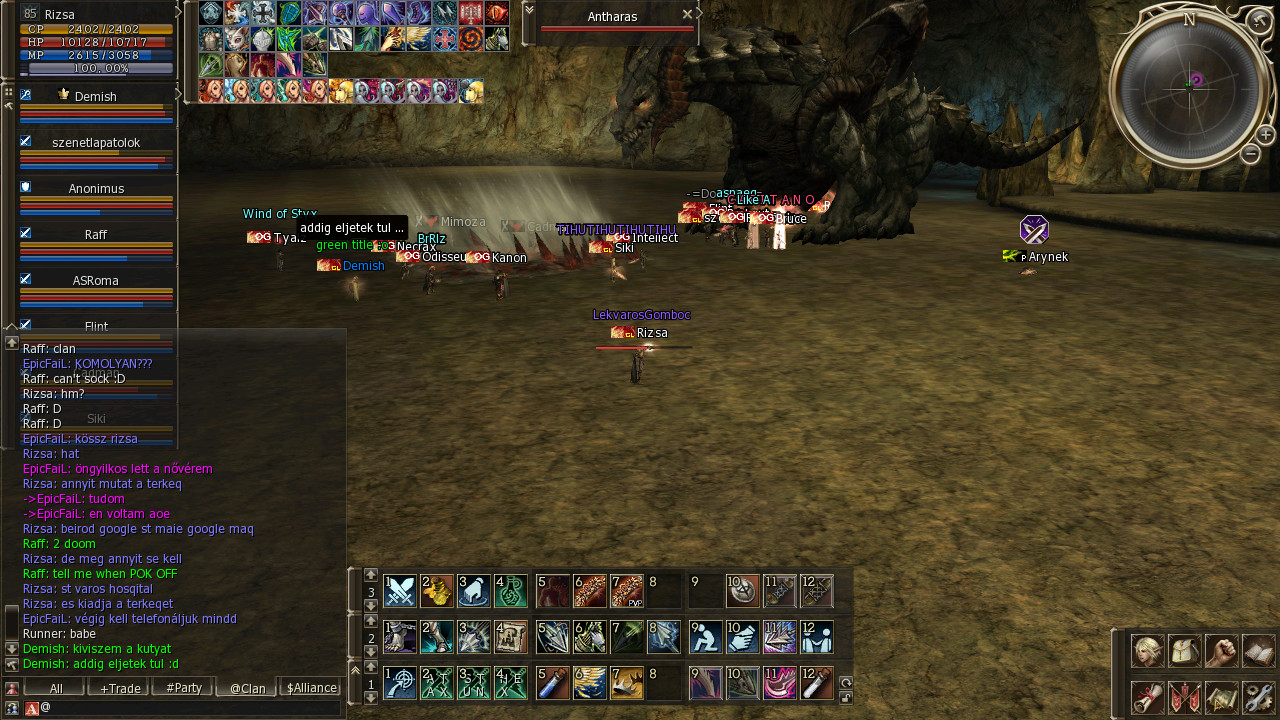Click the chat text input field
The image size is (1280, 720).
point(190,708)
